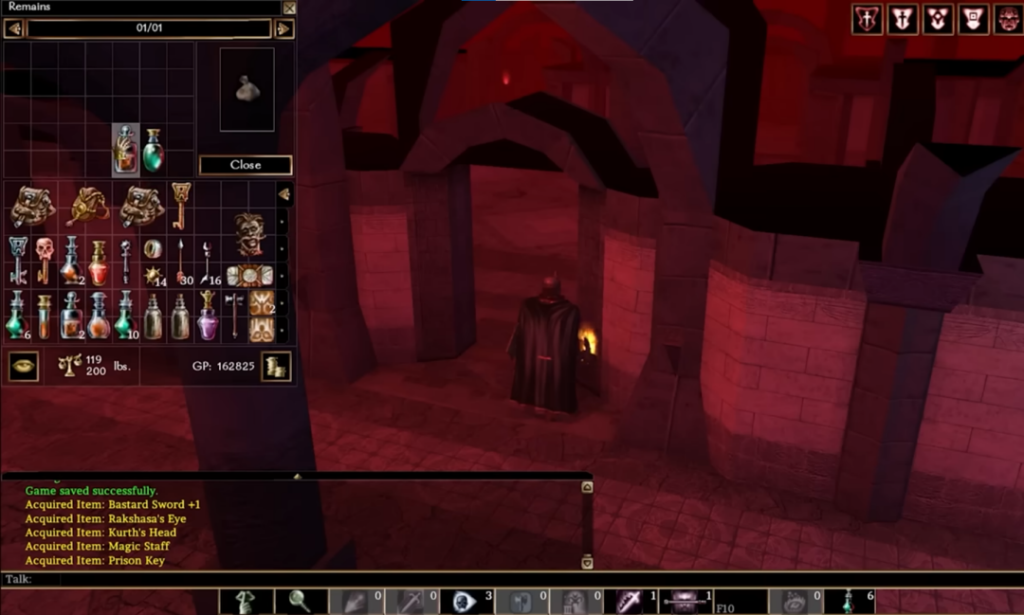
Task: Click the X on the Remains title bar
Action: [x=289, y=8]
